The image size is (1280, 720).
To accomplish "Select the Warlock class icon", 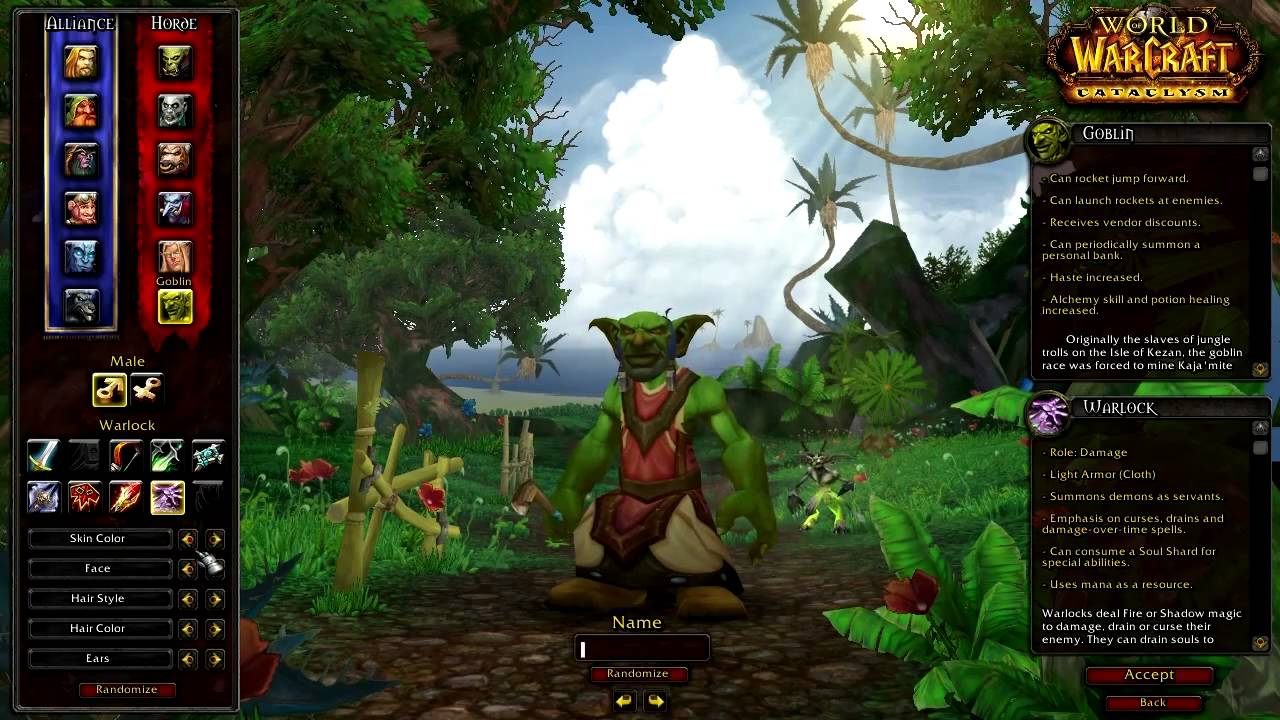I will pyautogui.click(x=167, y=497).
